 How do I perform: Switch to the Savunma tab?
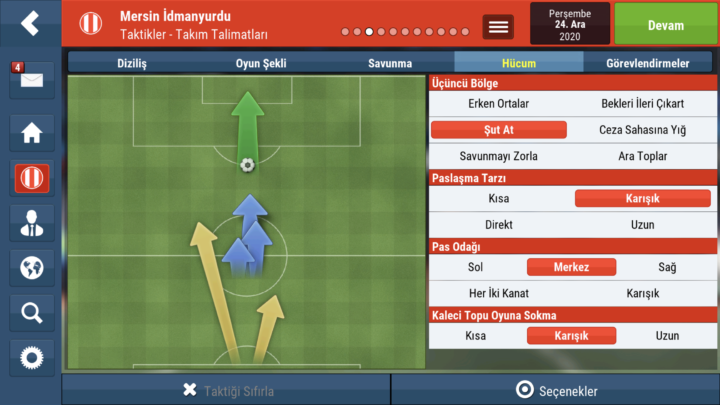[x=389, y=63]
